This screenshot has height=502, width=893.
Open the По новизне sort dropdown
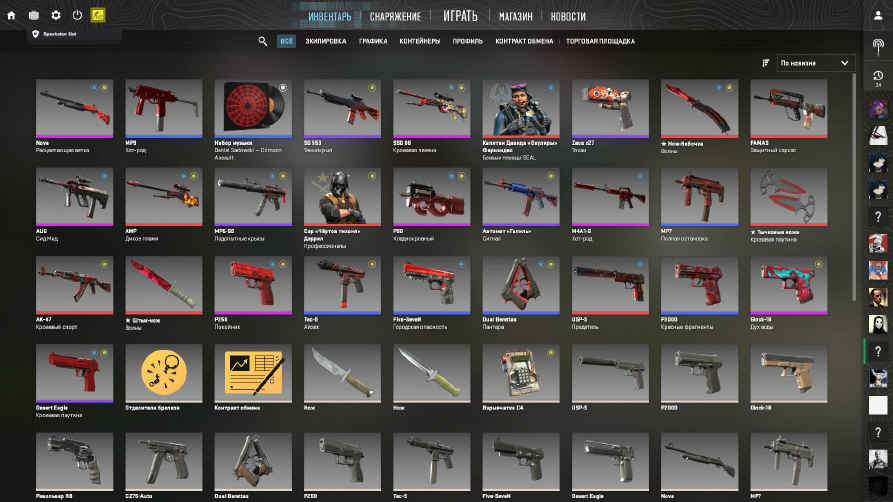816,62
